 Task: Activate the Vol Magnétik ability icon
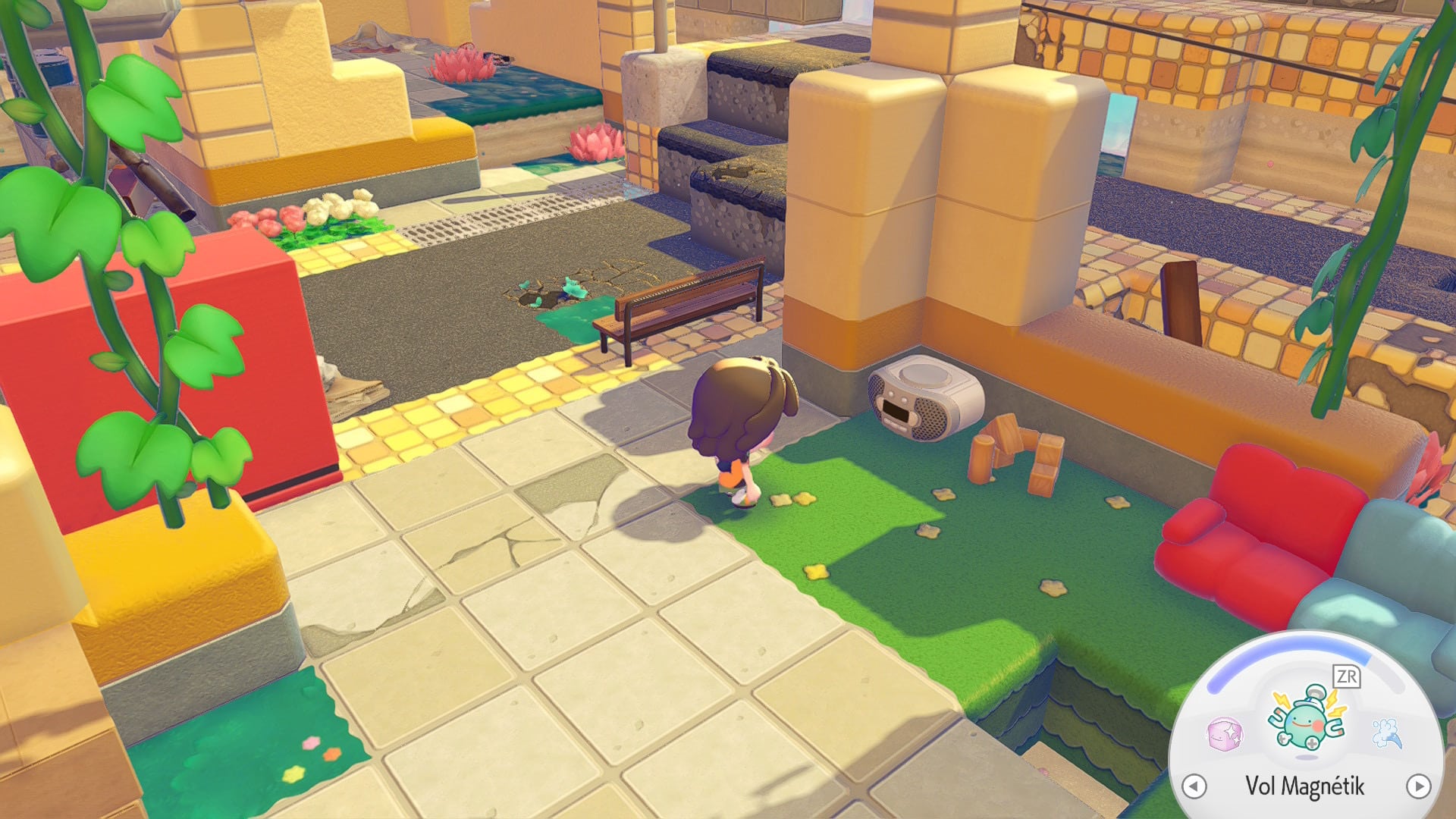1307,720
